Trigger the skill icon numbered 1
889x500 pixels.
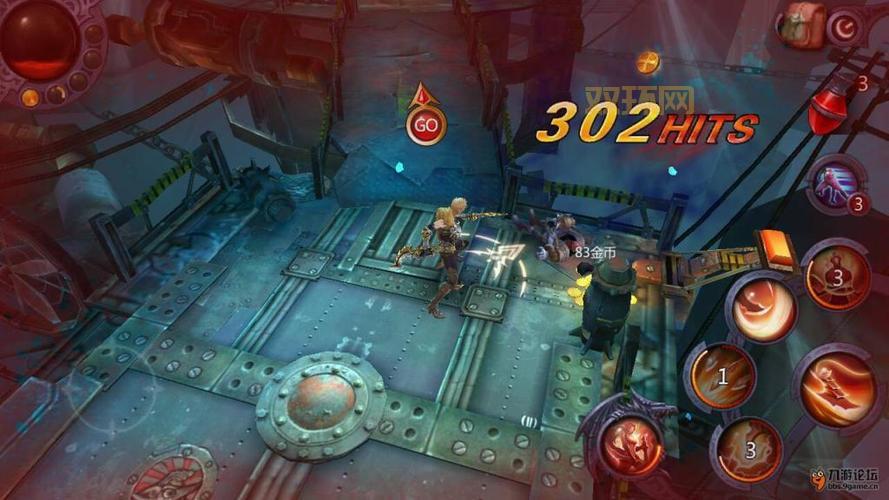[x=721, y=376]
